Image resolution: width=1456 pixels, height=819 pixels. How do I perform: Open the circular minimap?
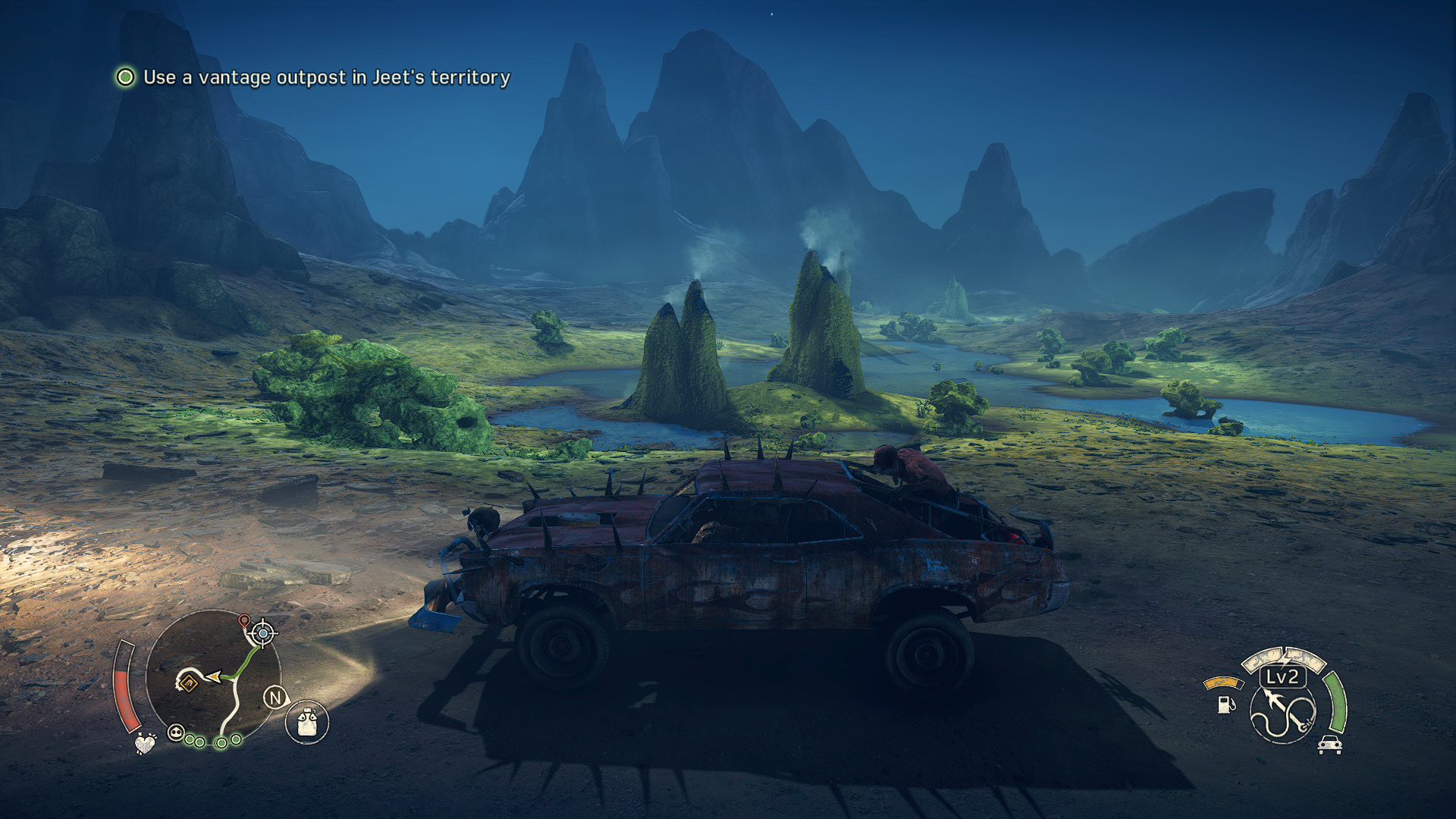tap(213, 677)
